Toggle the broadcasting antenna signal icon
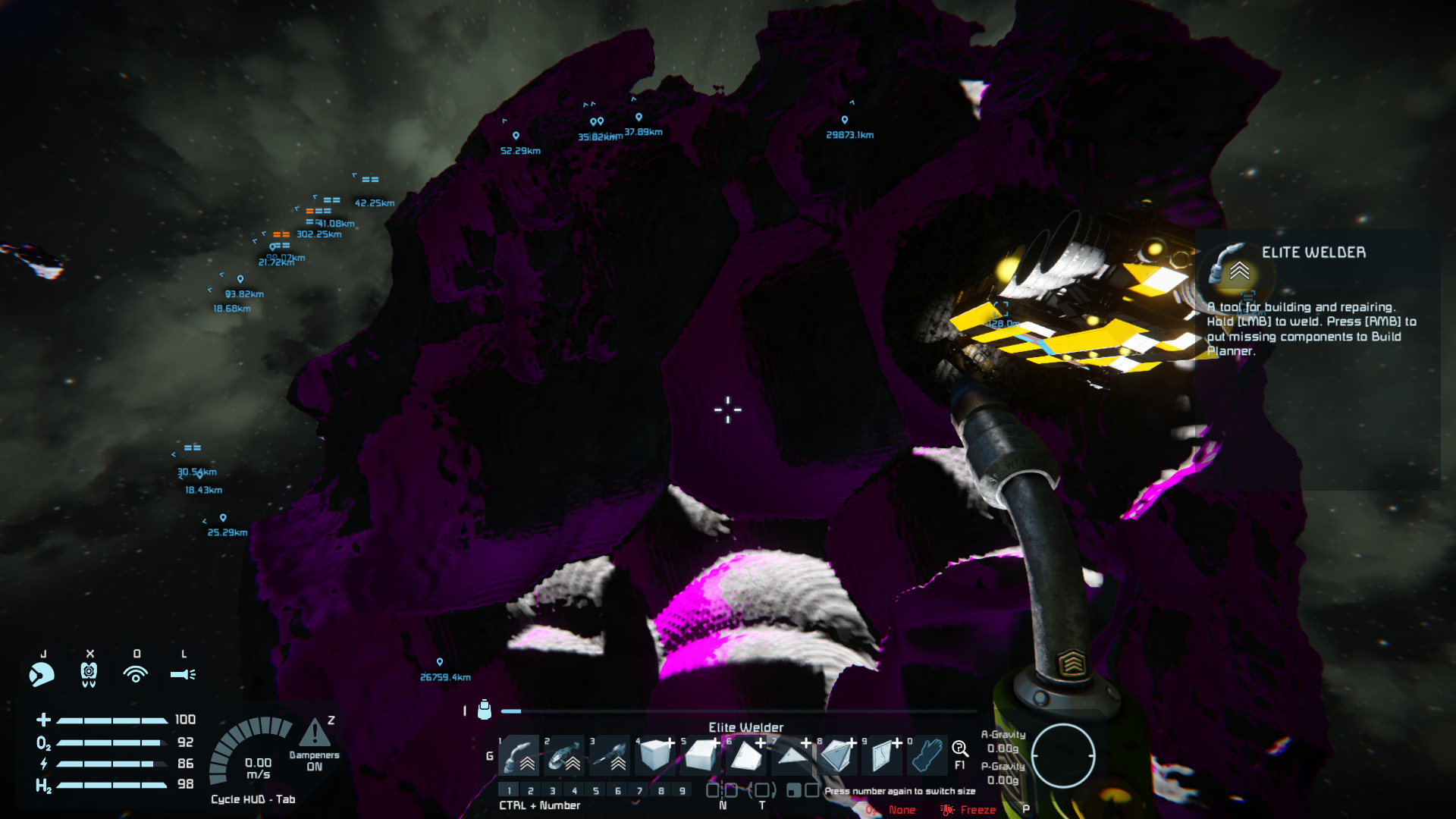The image size is (1456, 819). click(136, 673)
